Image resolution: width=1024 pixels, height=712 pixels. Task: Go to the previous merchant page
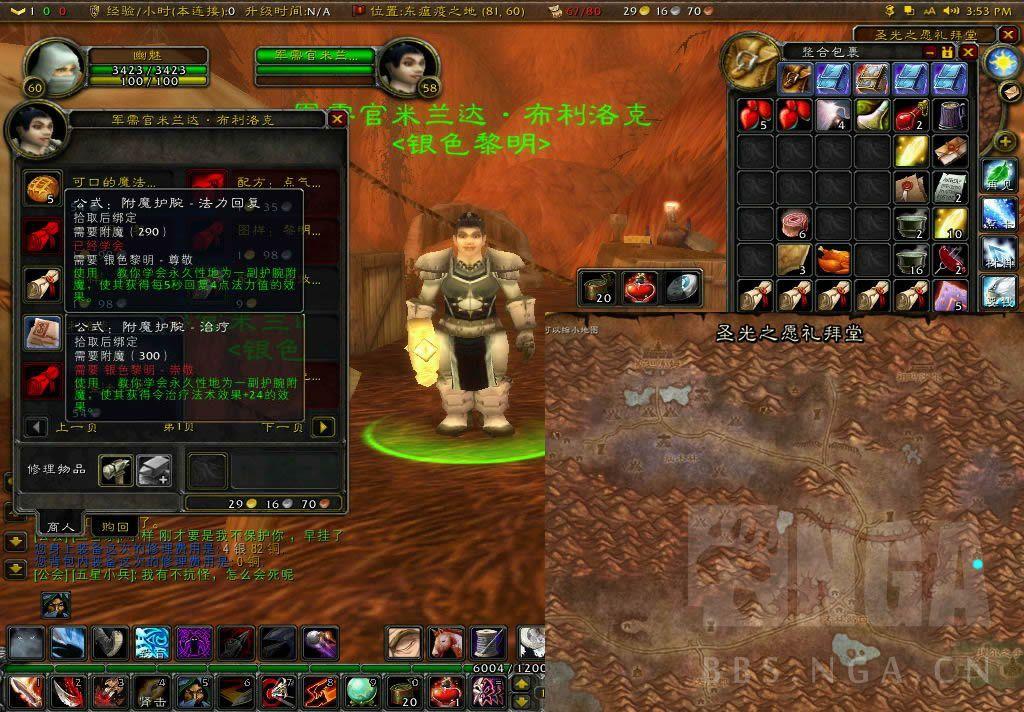pyautogui.click(x=36, y=427)
